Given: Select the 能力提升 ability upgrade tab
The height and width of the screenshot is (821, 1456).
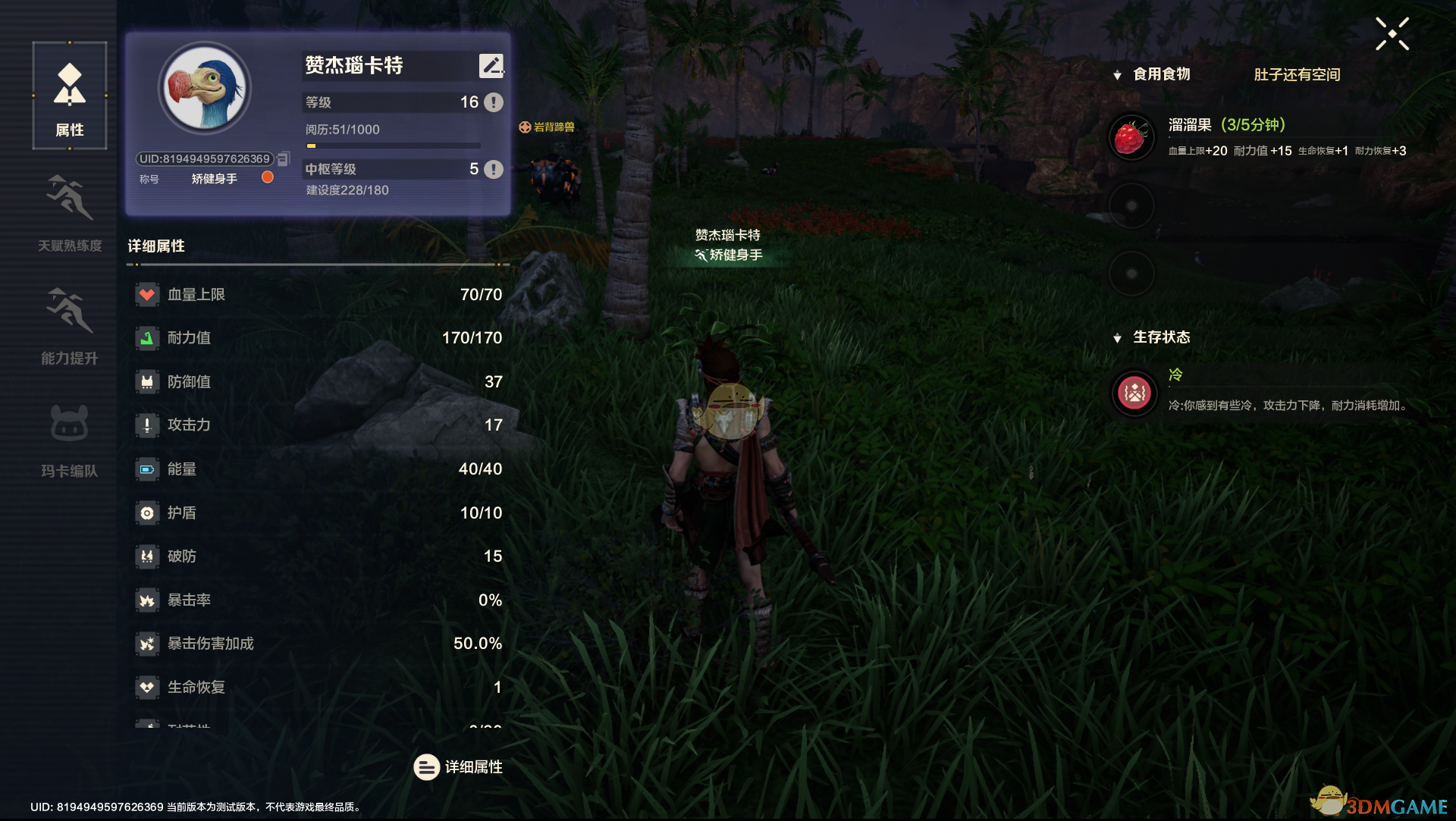Looking at the screenshot, I should (70, 326).
